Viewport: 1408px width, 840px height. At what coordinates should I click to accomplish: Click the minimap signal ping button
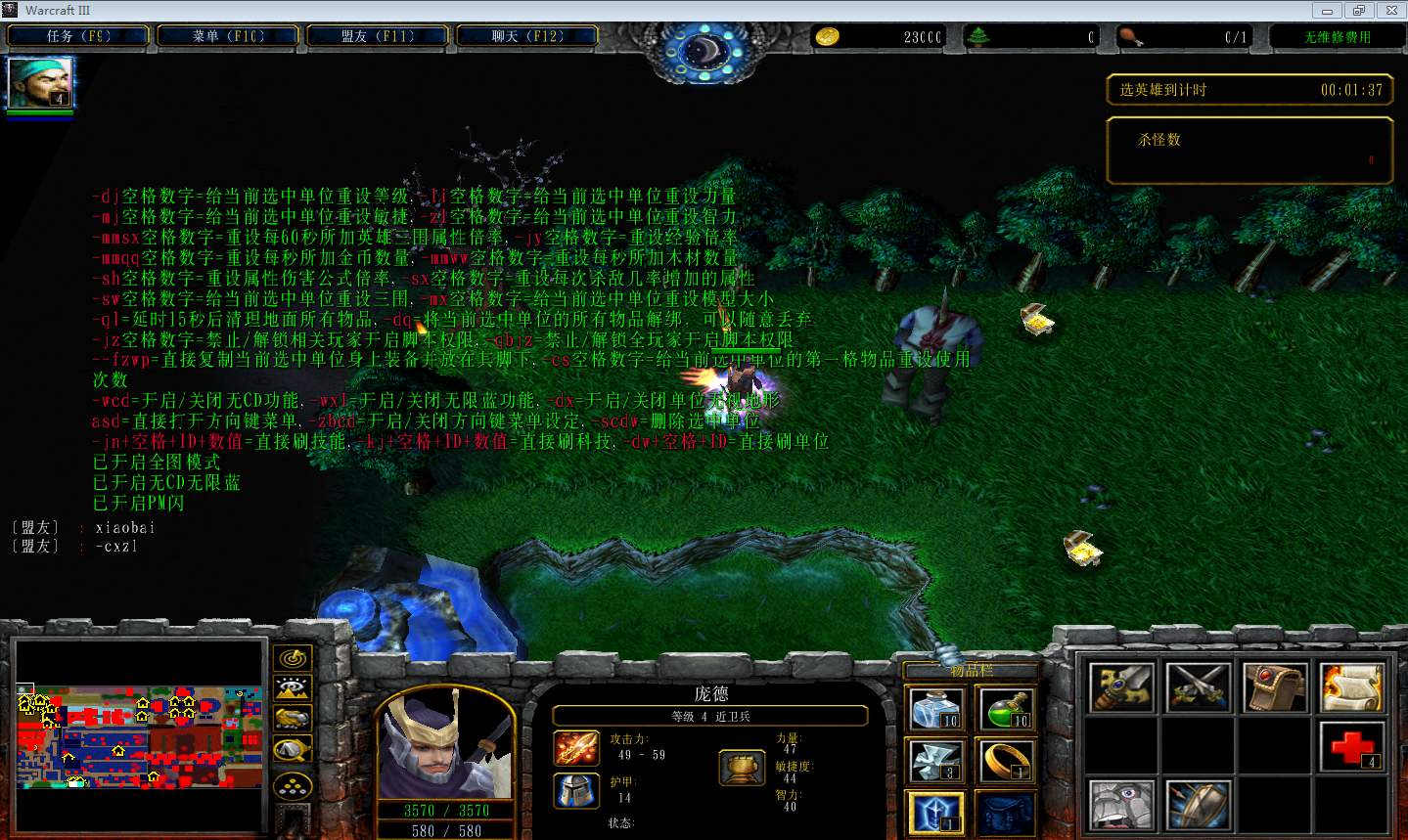(293, 658)
